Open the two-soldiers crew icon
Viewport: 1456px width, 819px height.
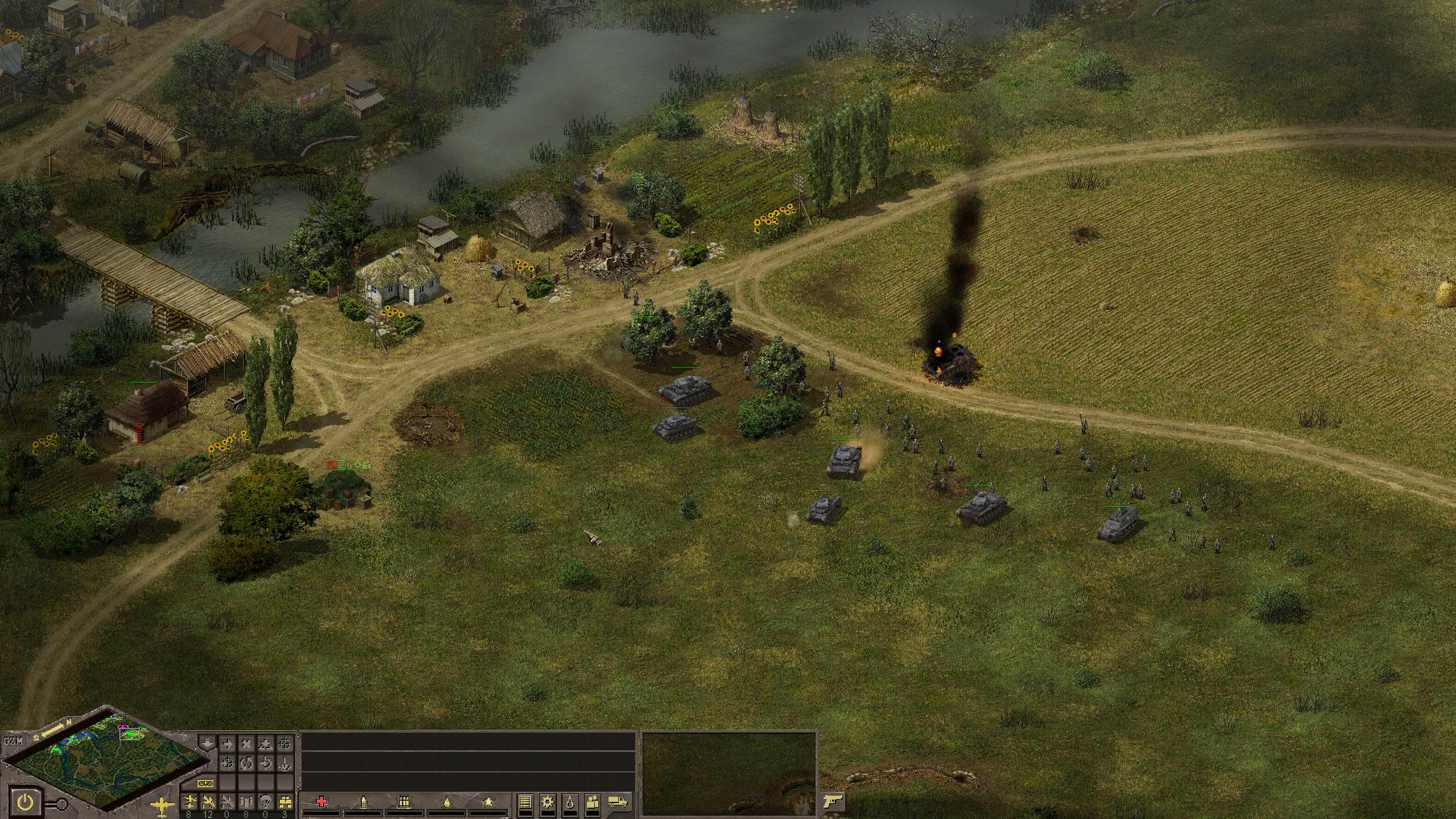[x=592, y=802]
